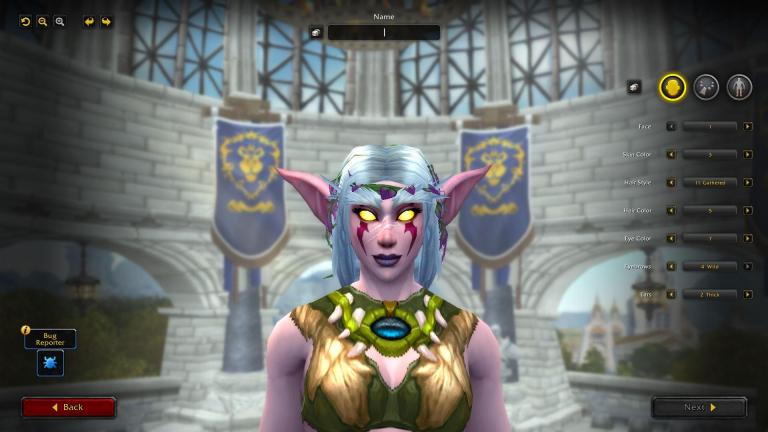Open the Bug Reporter beetle icon
The height and width of the screenshot is (432, 768).
50,363
